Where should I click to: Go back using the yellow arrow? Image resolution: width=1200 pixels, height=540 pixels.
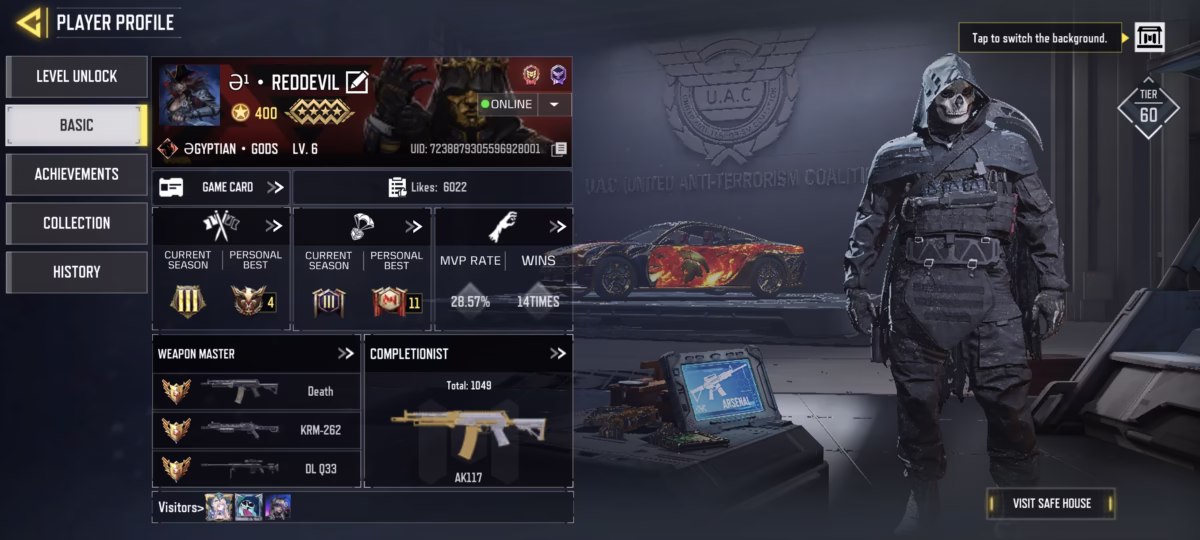point(30,22)
